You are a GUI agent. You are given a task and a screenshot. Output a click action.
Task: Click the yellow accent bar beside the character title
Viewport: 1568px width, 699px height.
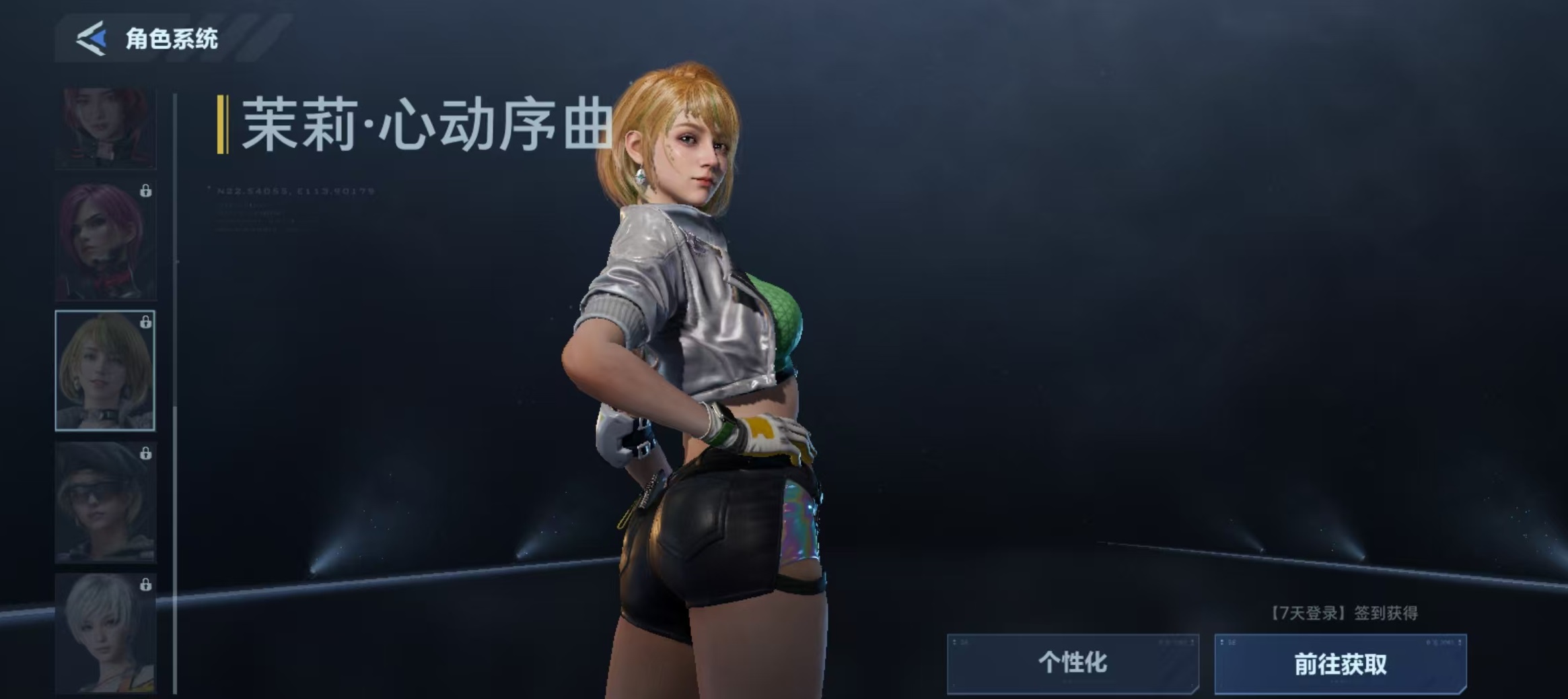[x=224, y=125]
